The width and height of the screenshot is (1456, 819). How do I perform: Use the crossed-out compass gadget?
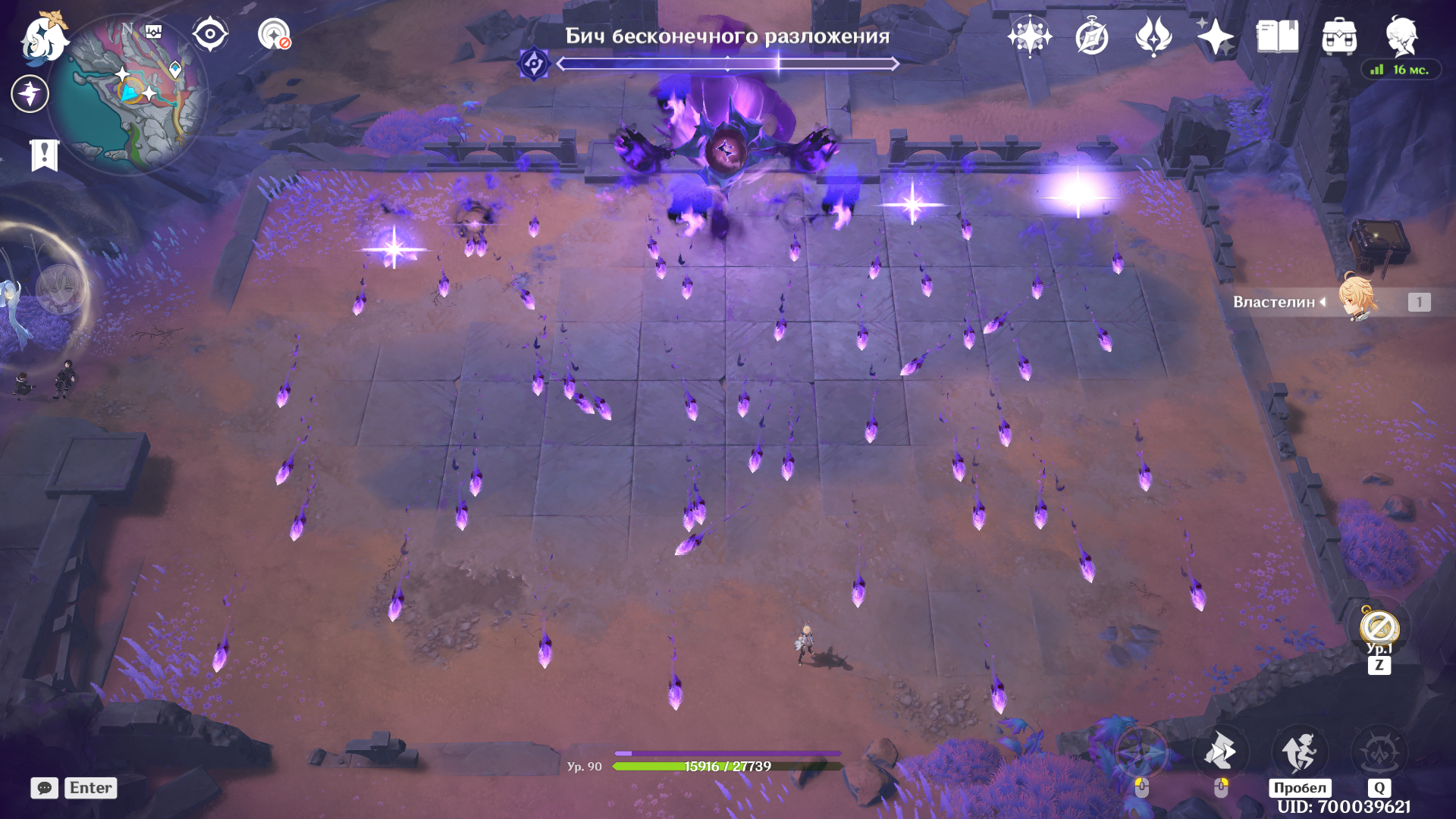1379,628
